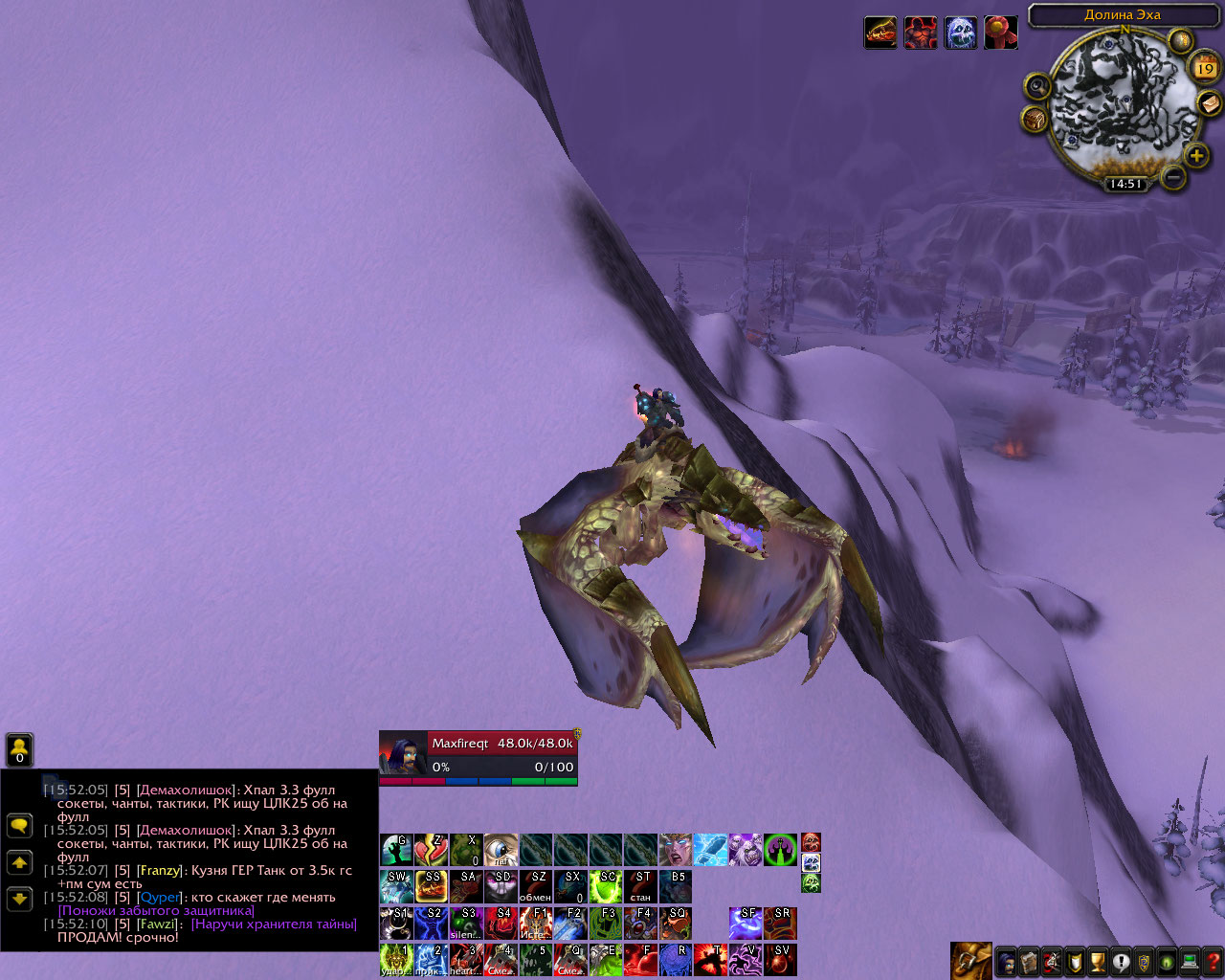The height and width of the screenshot is (980, 1225).
Task: Open the mail envelope icon on minimap
Action: tap(1209, 102)
